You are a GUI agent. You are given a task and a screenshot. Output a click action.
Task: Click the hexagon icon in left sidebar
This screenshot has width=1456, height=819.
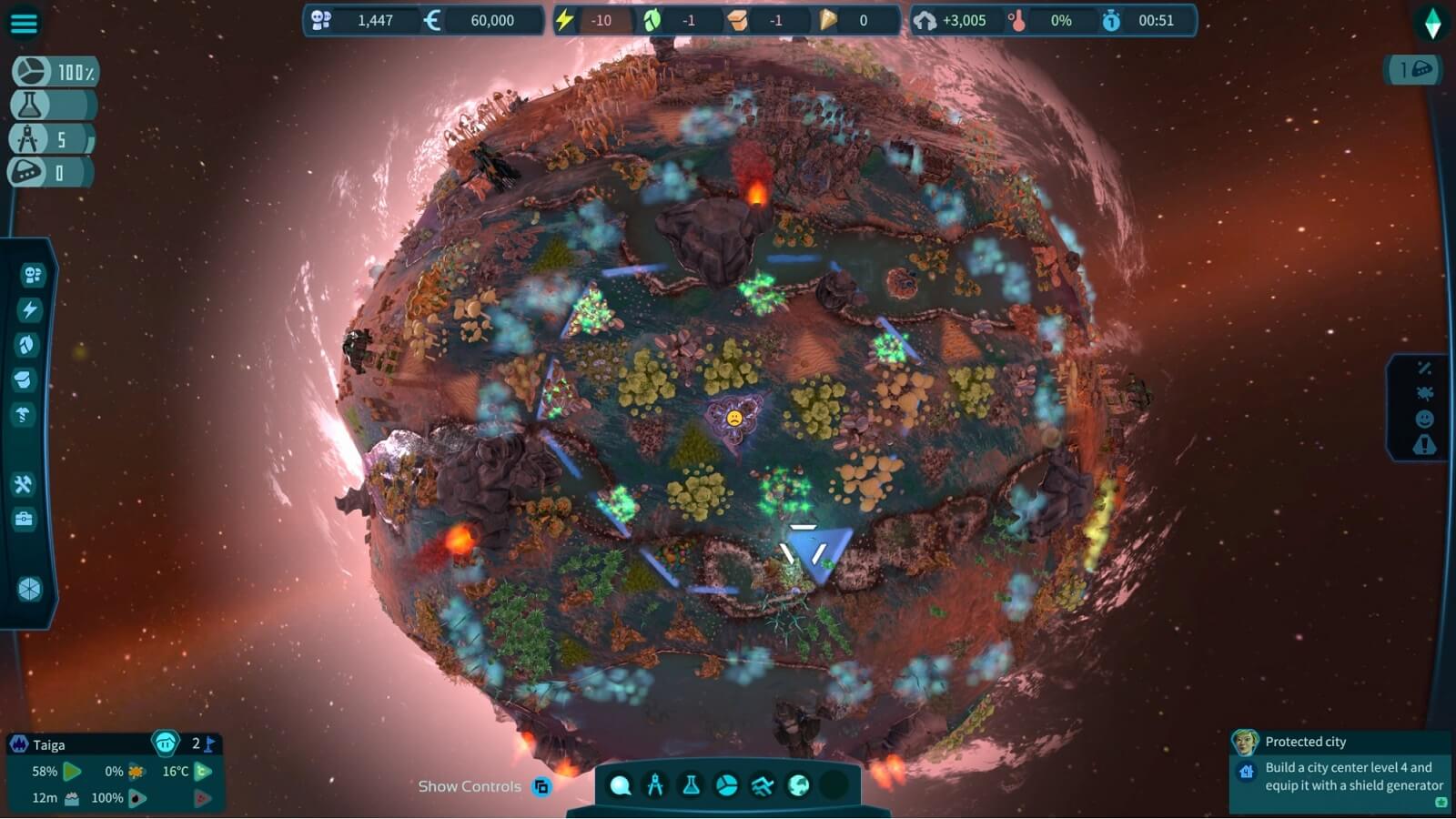(x=29, y=589)
